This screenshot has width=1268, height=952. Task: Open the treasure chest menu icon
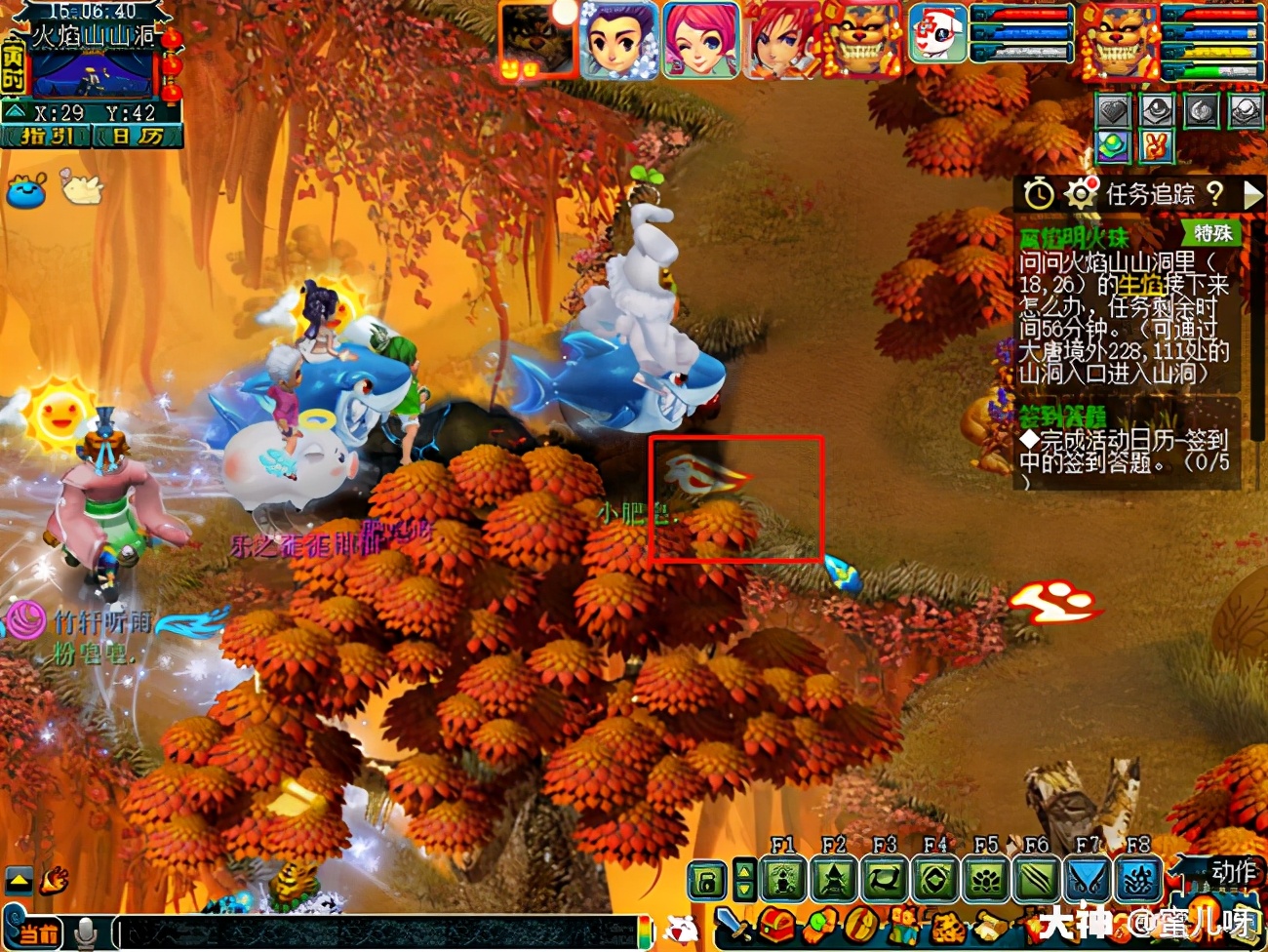point(777,925)
